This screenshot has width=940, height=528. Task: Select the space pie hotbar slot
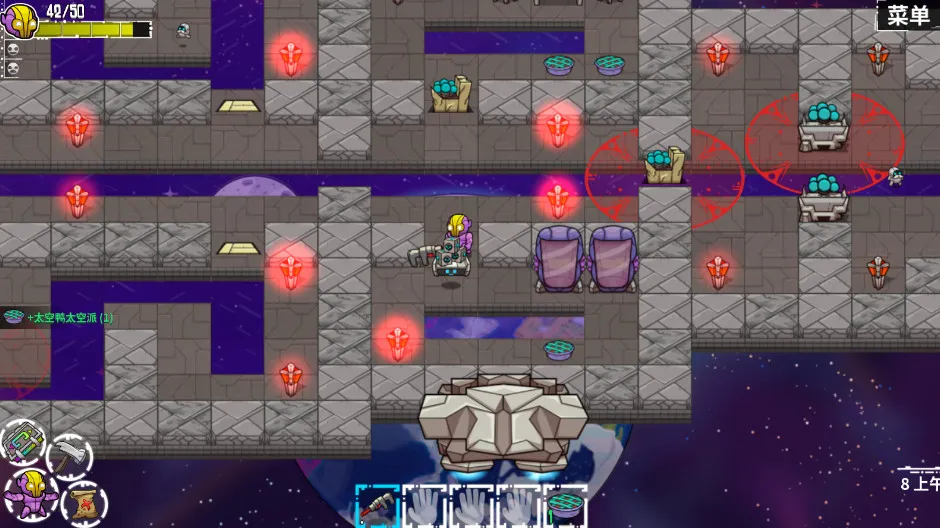565,505
